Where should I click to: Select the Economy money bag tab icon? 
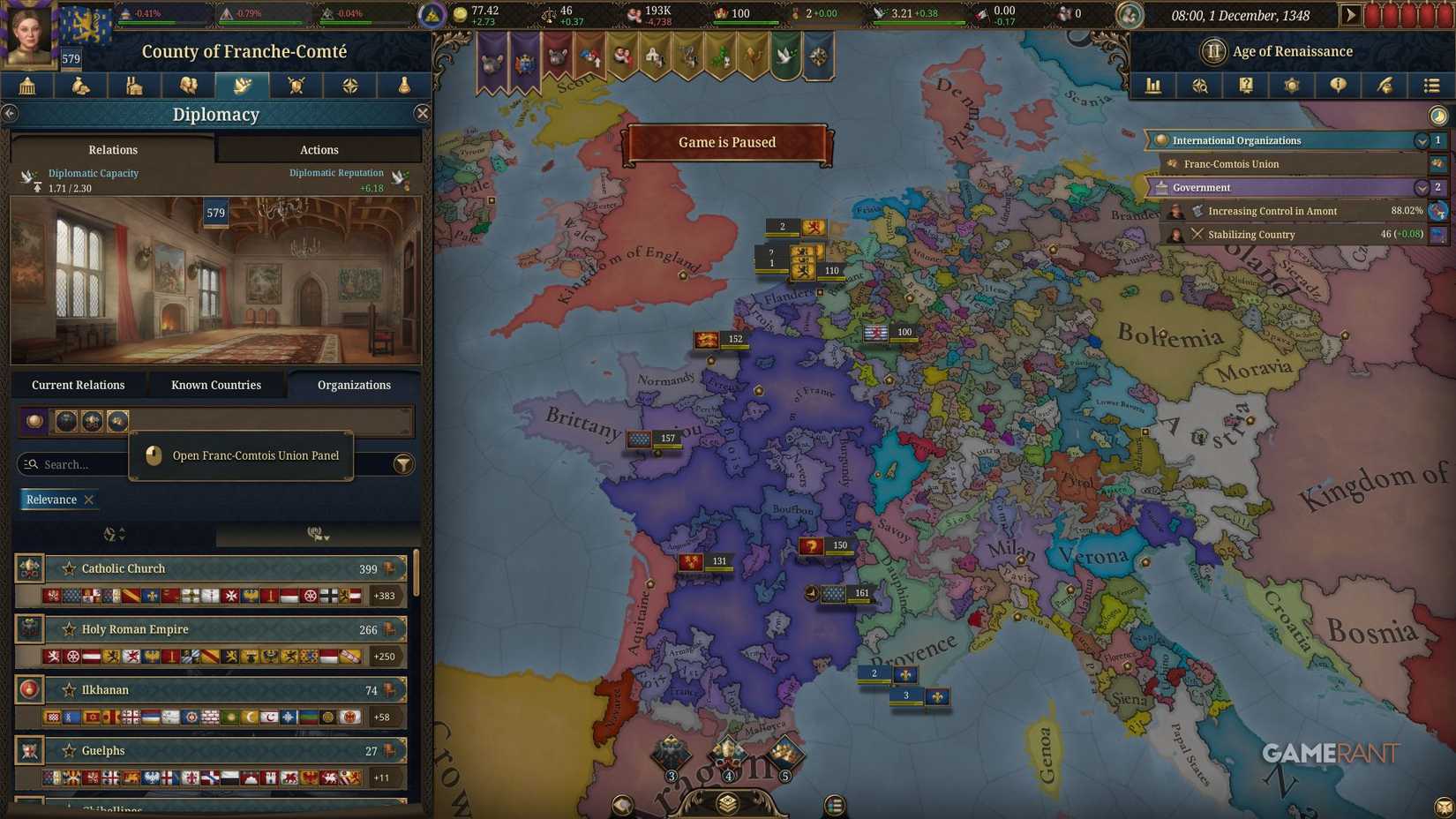81,86
